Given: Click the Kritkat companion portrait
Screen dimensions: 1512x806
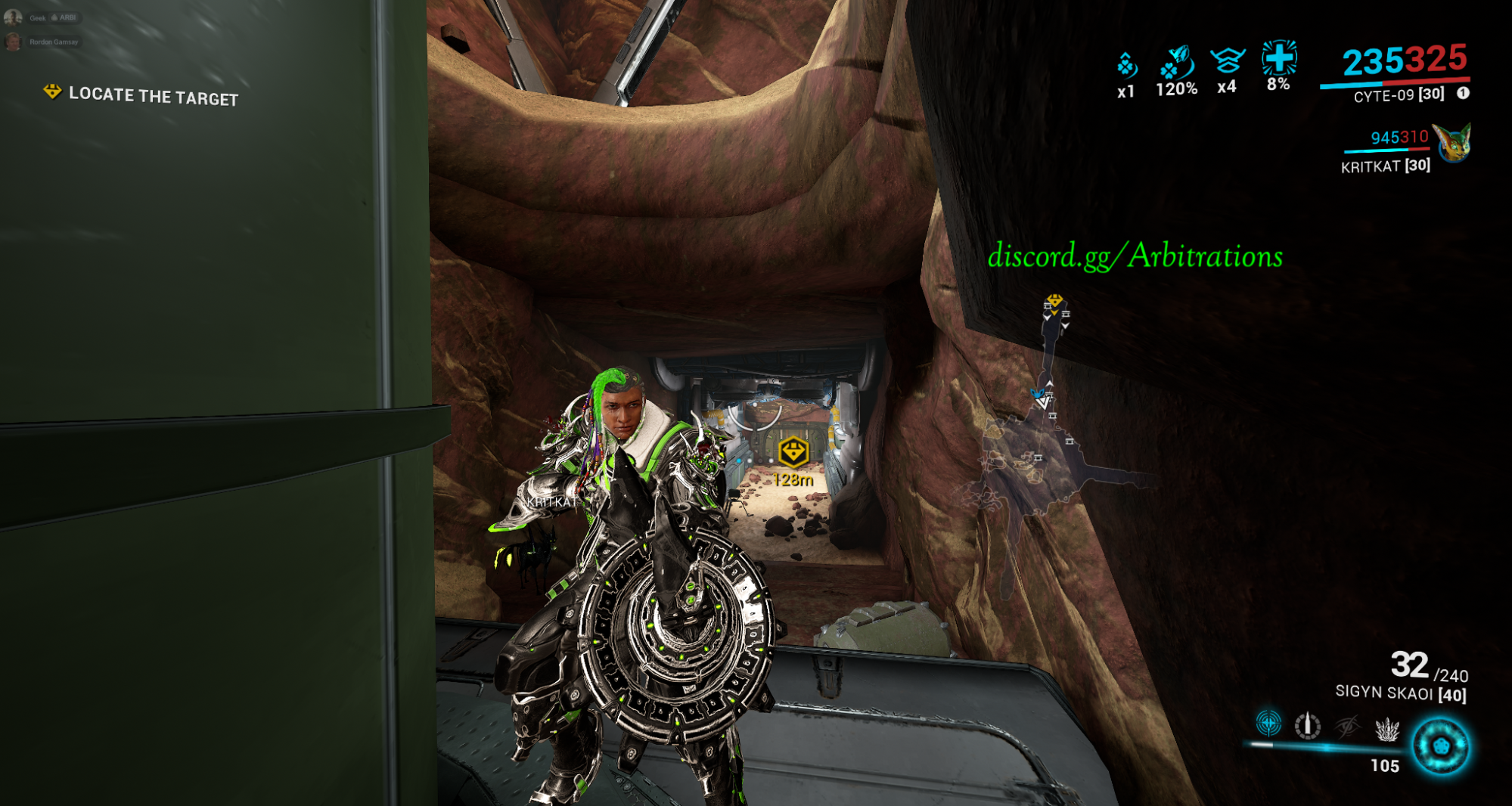Looking at the screenshot, I should [1452, 144].
